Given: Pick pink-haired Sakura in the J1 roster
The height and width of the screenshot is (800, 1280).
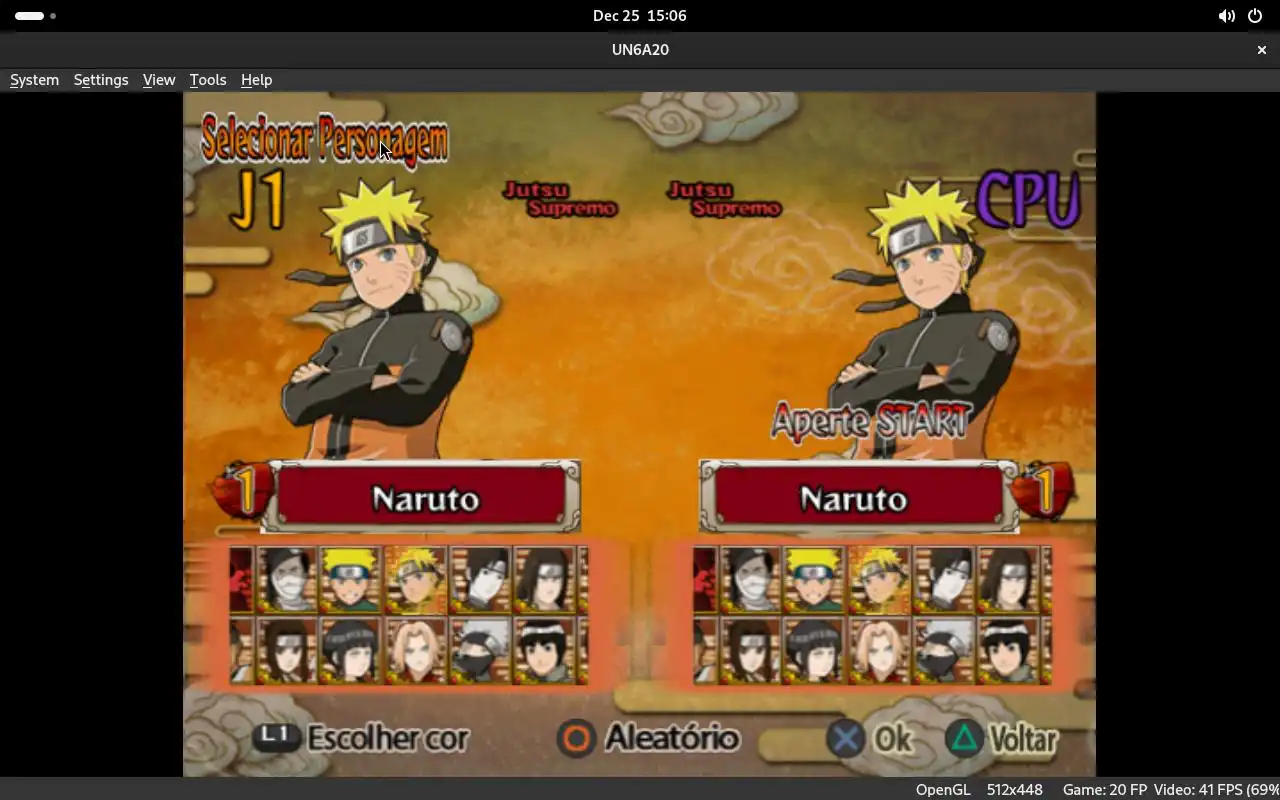Looking at the screenshot, I should (415, 651).
